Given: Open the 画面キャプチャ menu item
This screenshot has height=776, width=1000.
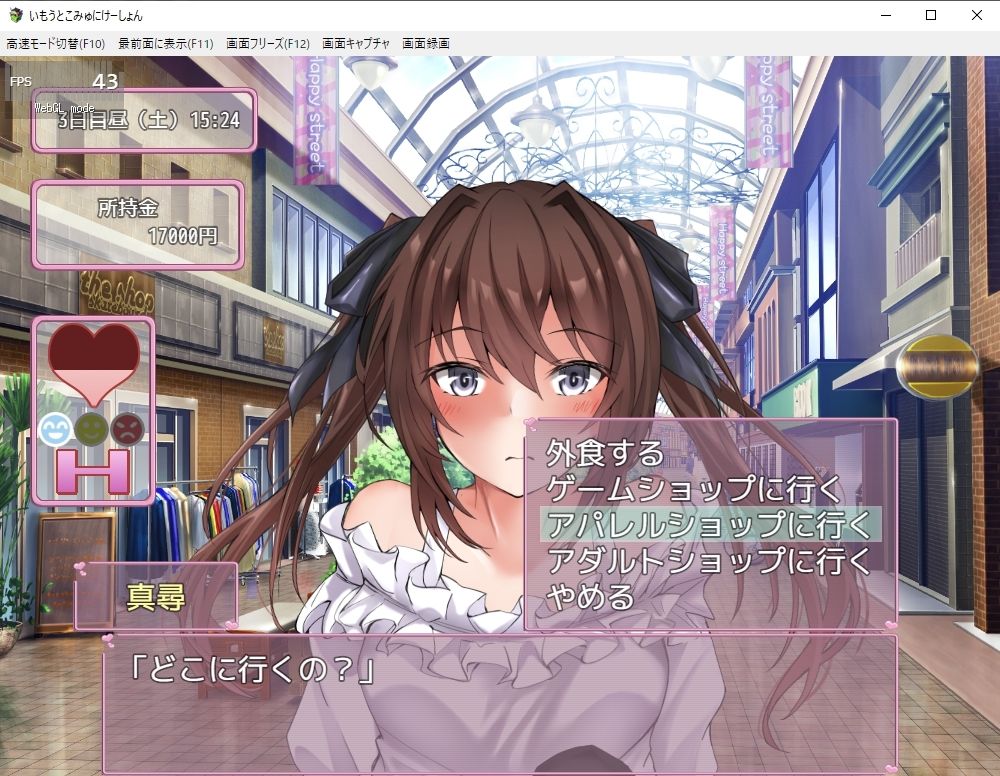Looking at the screenshot, I should [356, 44].
